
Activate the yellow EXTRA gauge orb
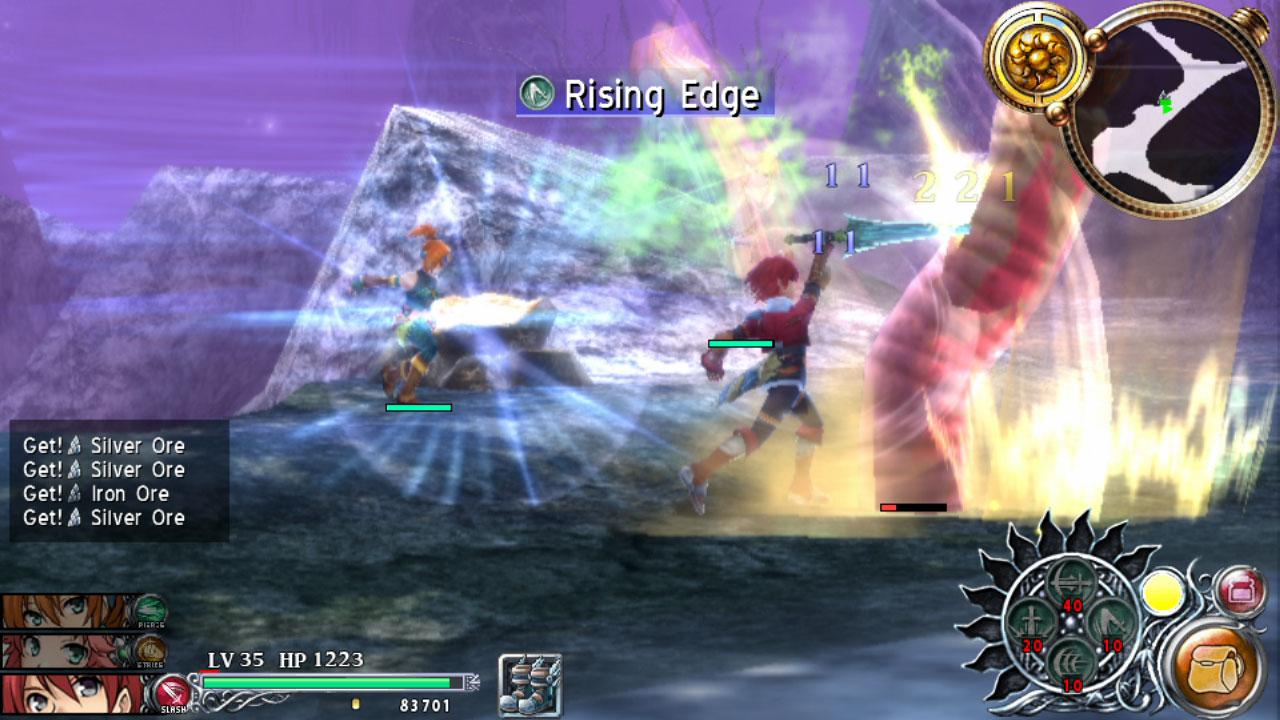tap(1162, 593)
